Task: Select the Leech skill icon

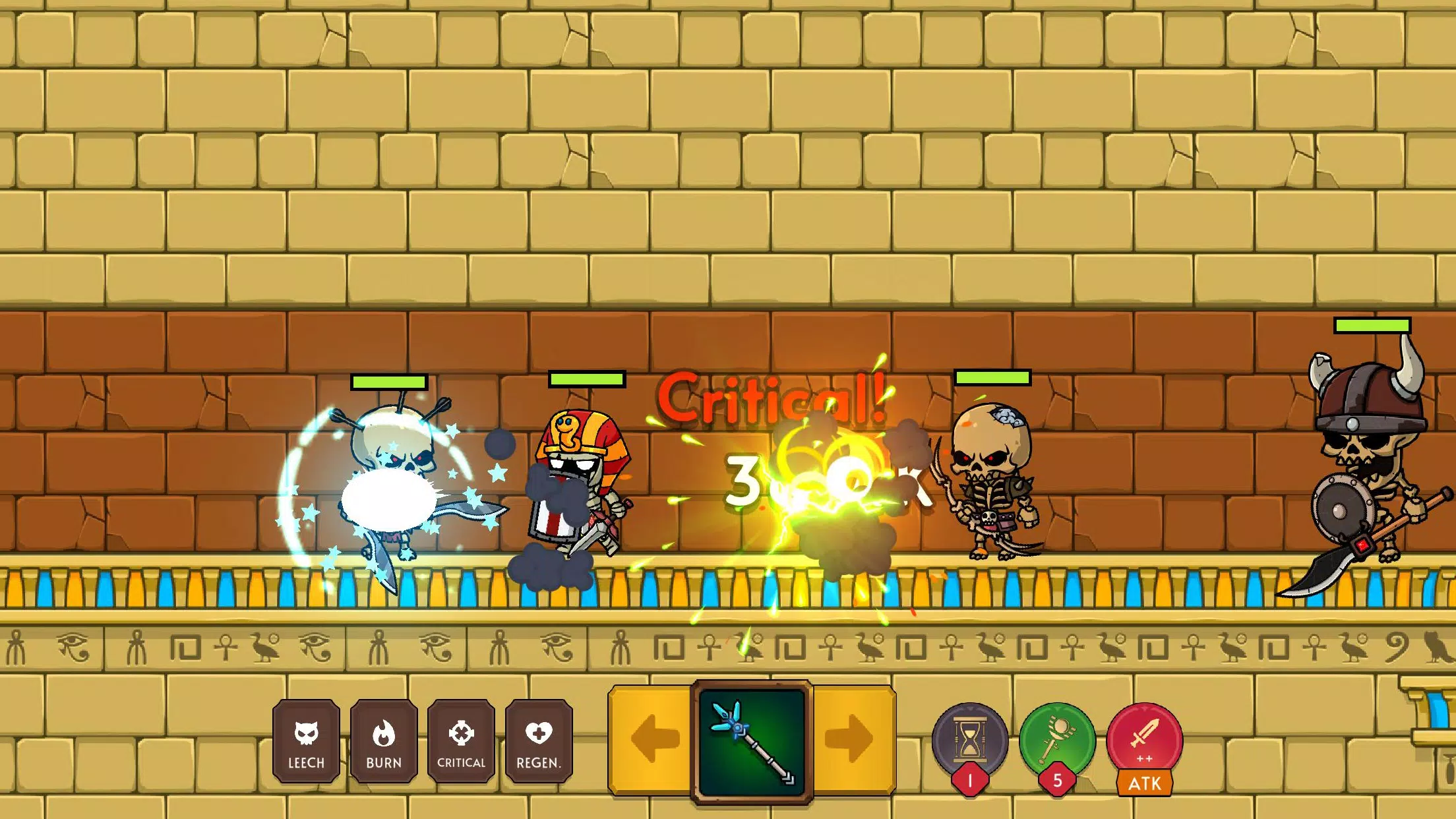Action: point(306,742)
